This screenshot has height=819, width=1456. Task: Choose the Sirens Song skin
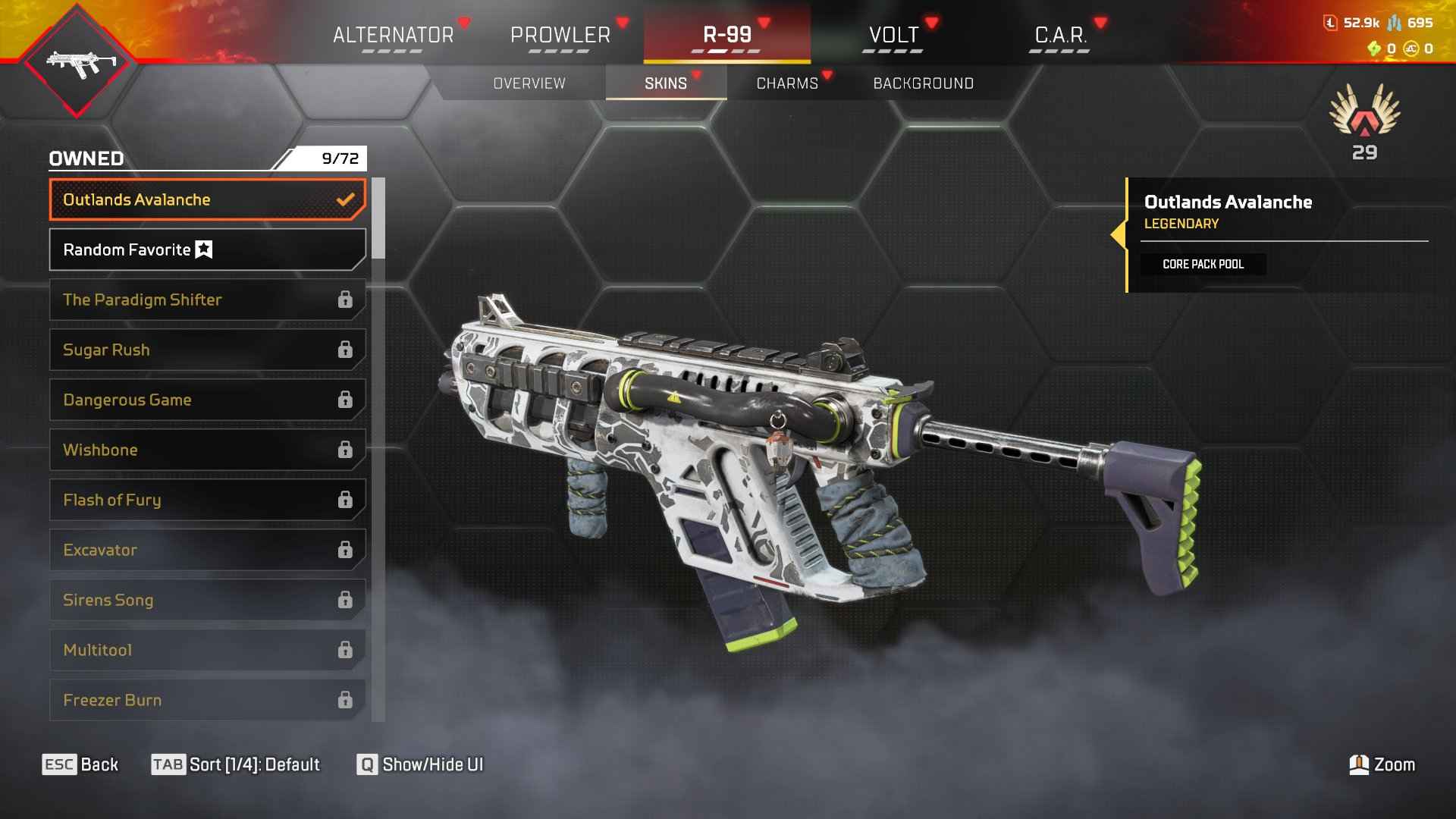(x=207, y=600)
